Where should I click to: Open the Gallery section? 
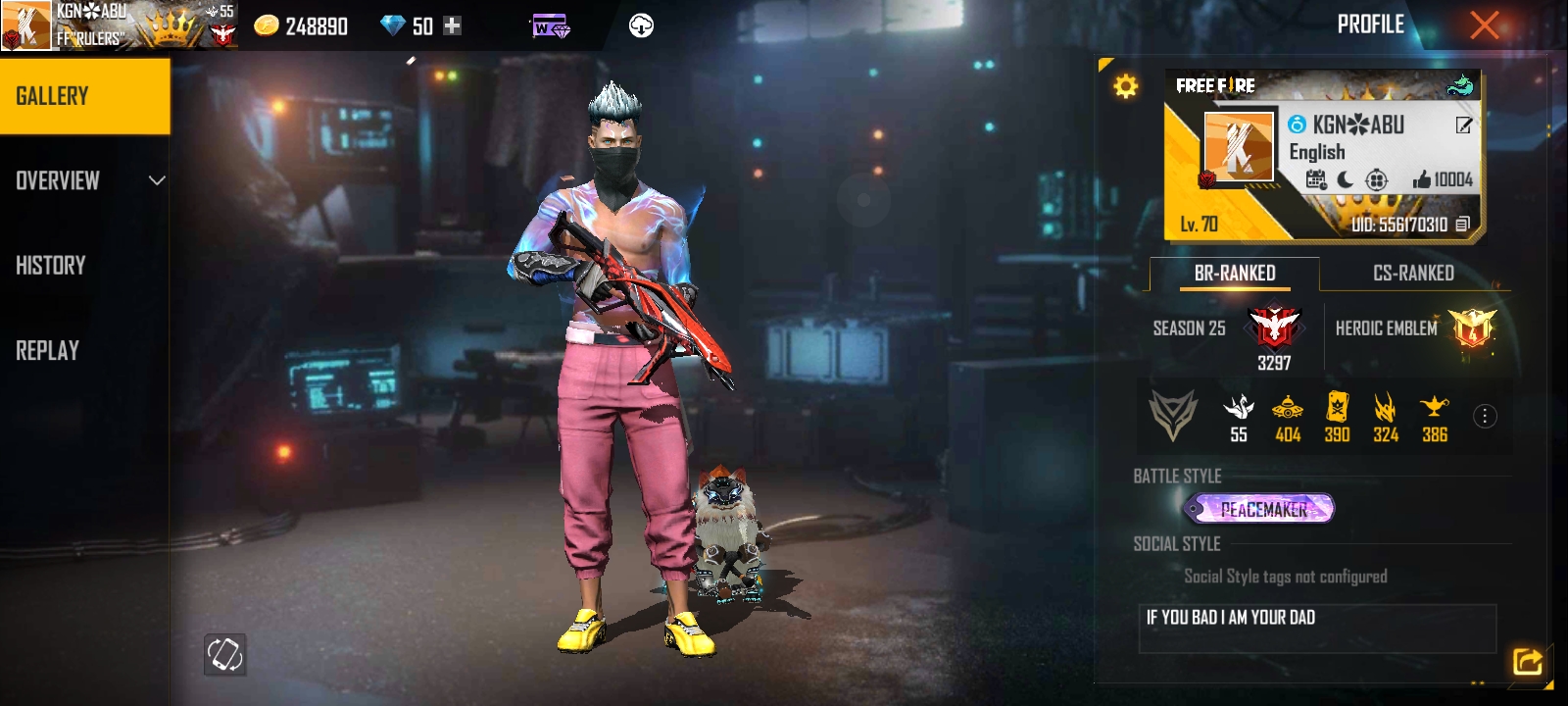pos(84,96)
